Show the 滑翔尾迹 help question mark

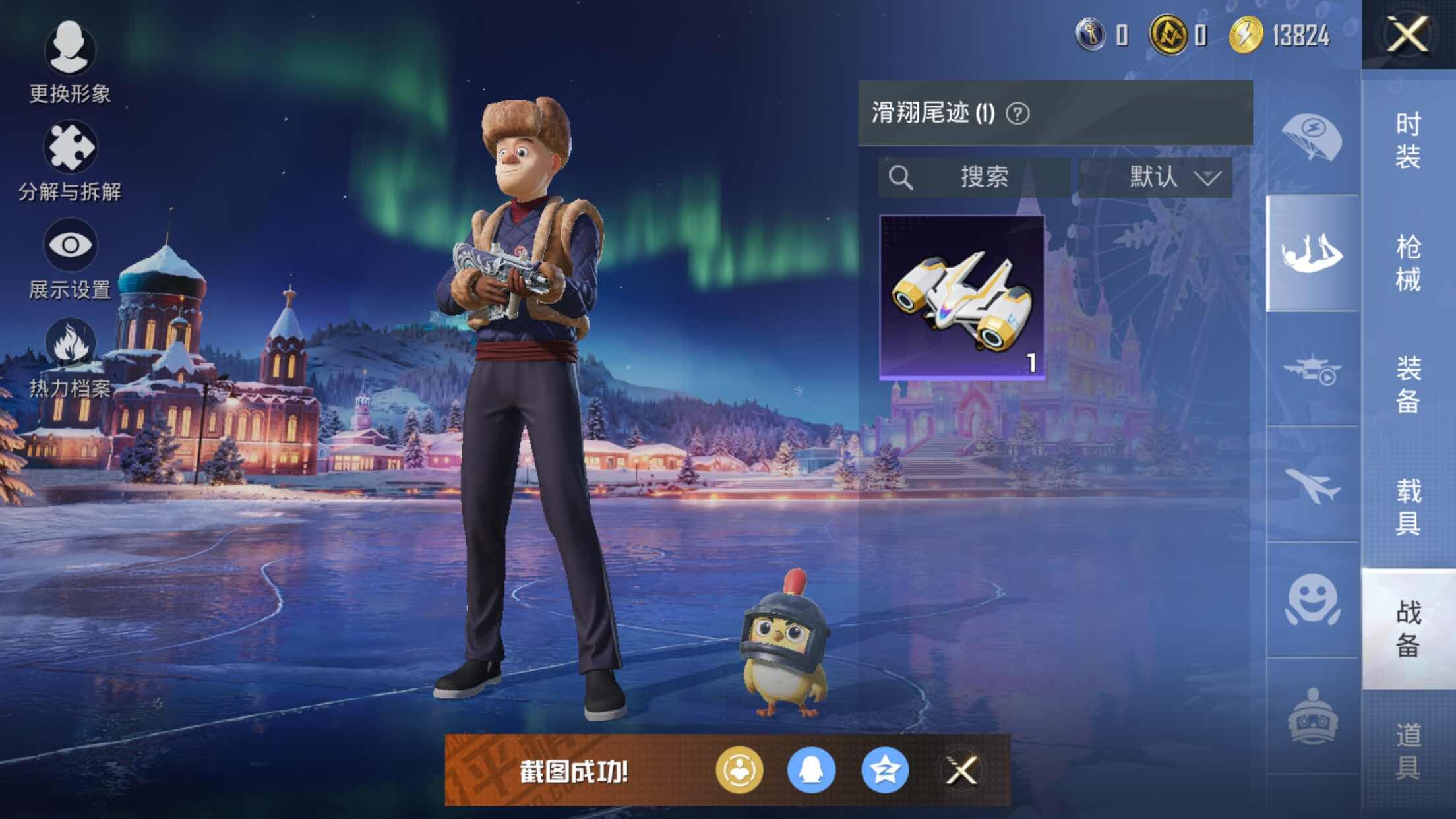pyautogui.click(x=1017, y=114)
